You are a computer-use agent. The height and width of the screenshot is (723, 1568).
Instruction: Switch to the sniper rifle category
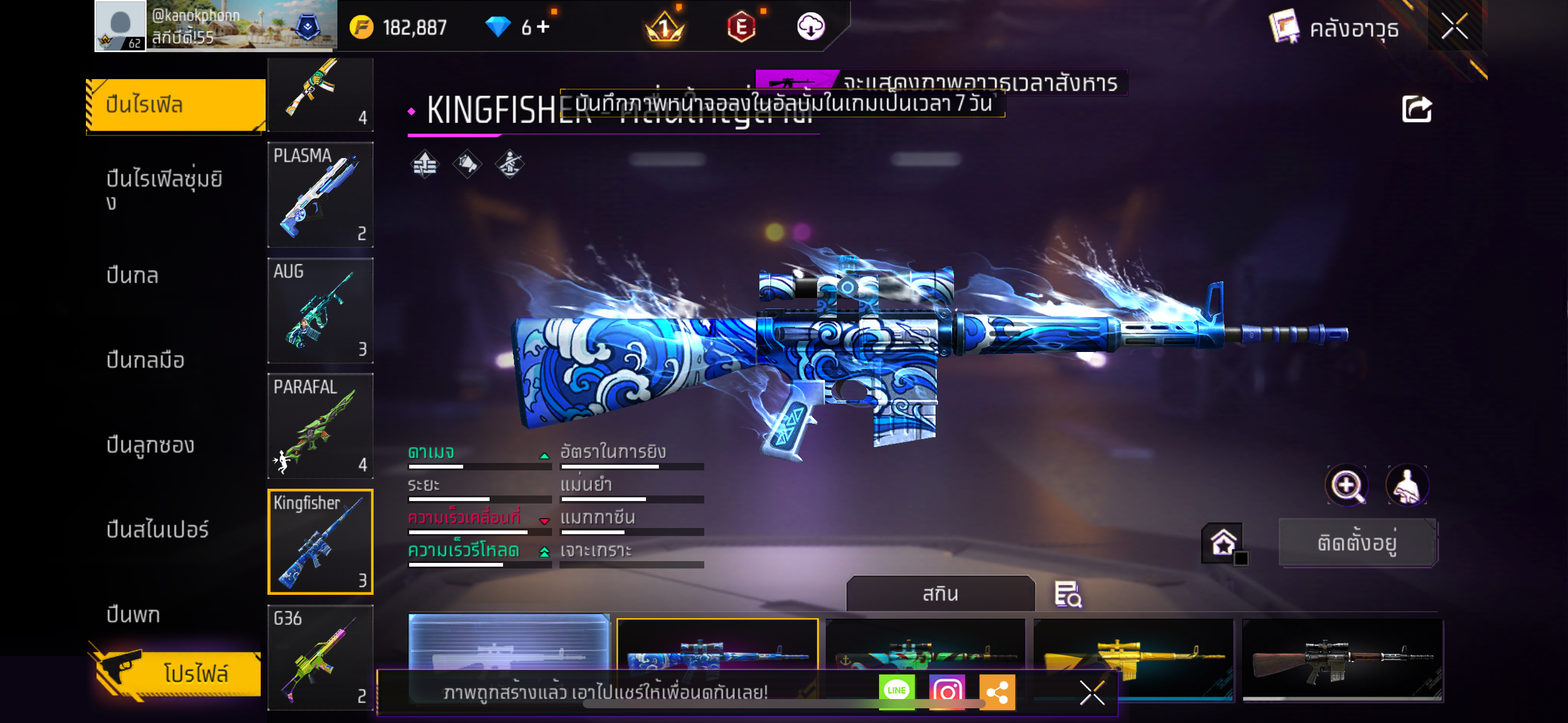click(x=157, y=529)
